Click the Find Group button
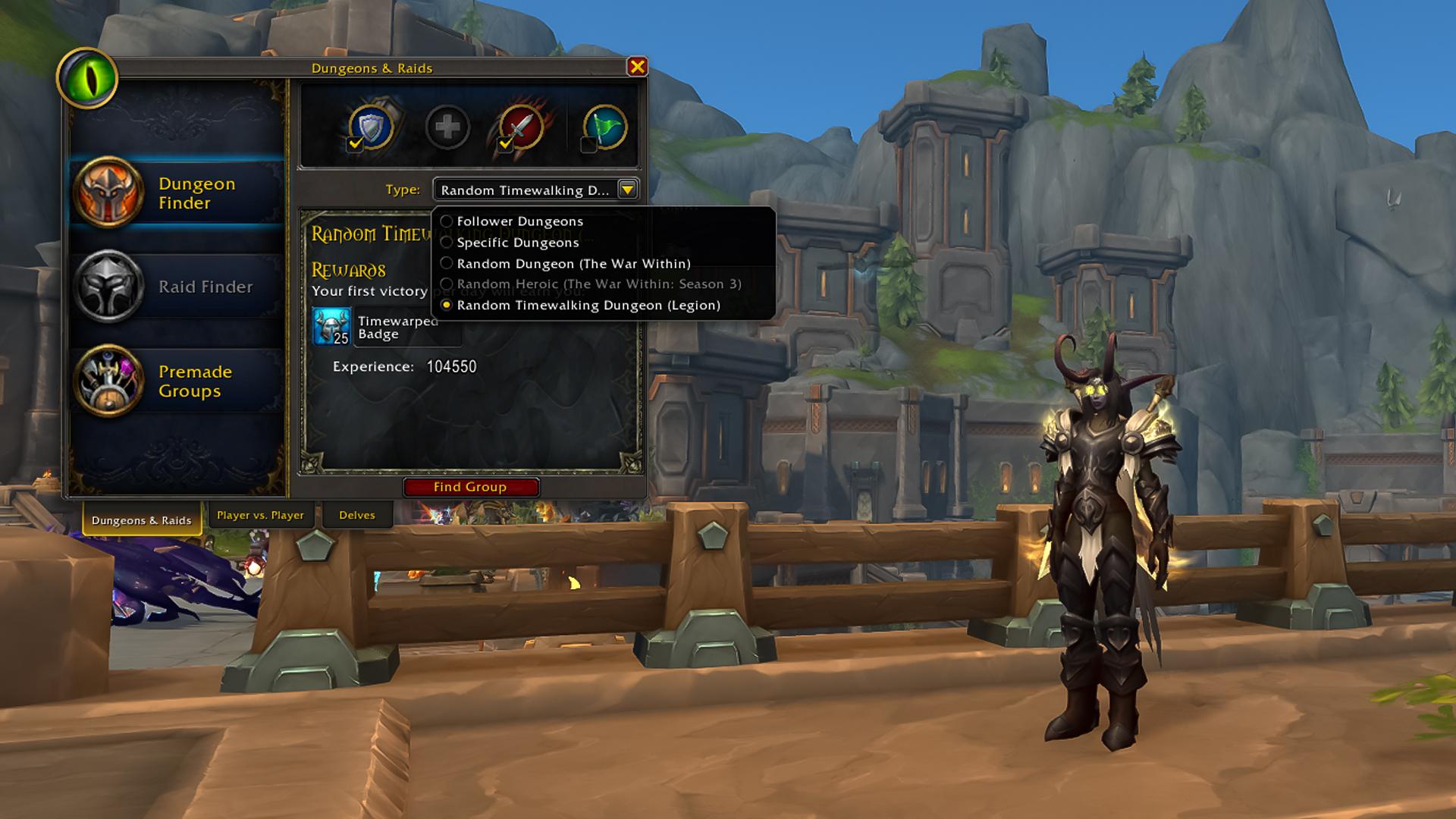 pyautogui.click(x=470, y=487)
